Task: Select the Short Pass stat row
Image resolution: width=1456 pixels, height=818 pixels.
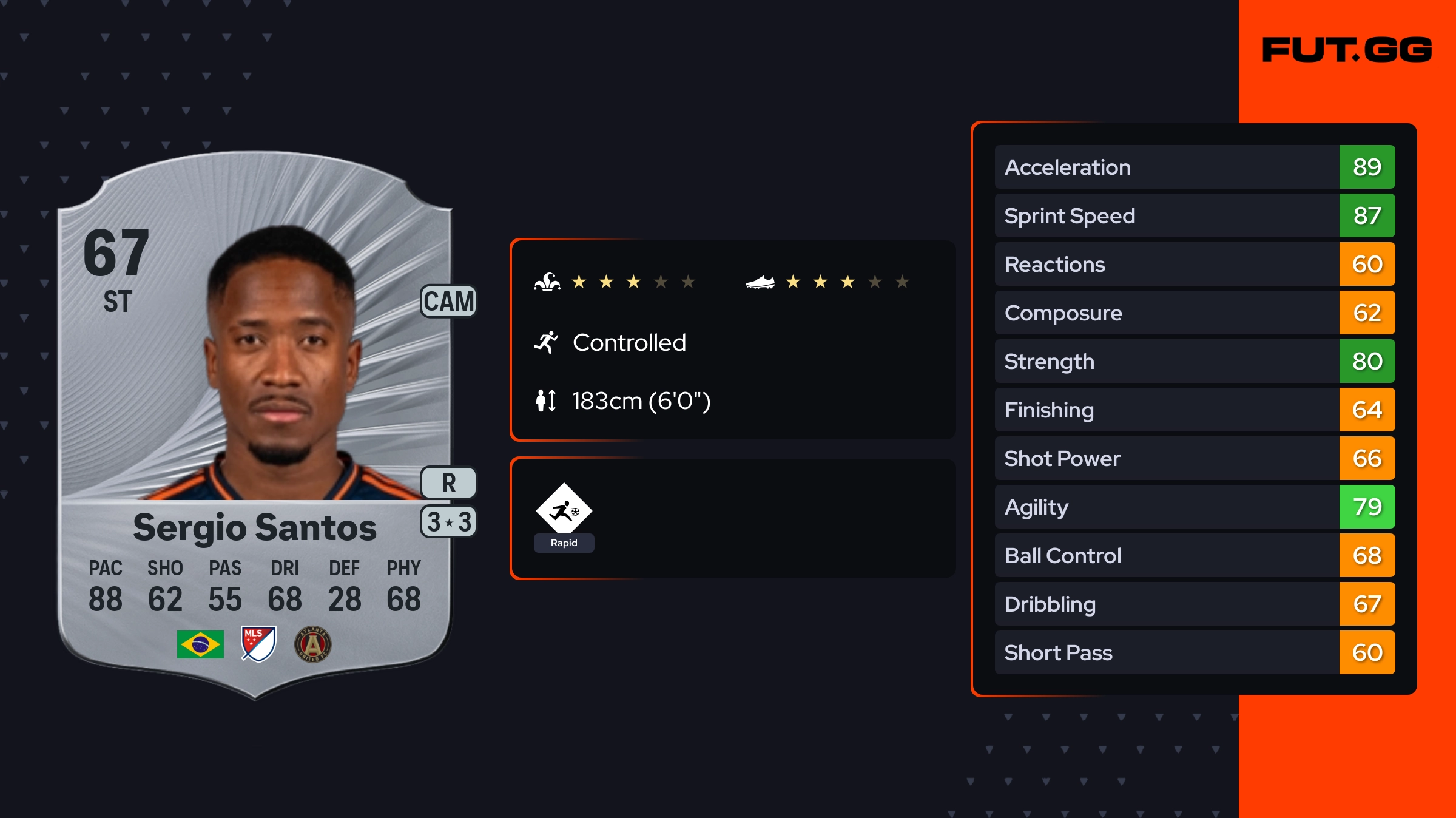Action: 1194,652
